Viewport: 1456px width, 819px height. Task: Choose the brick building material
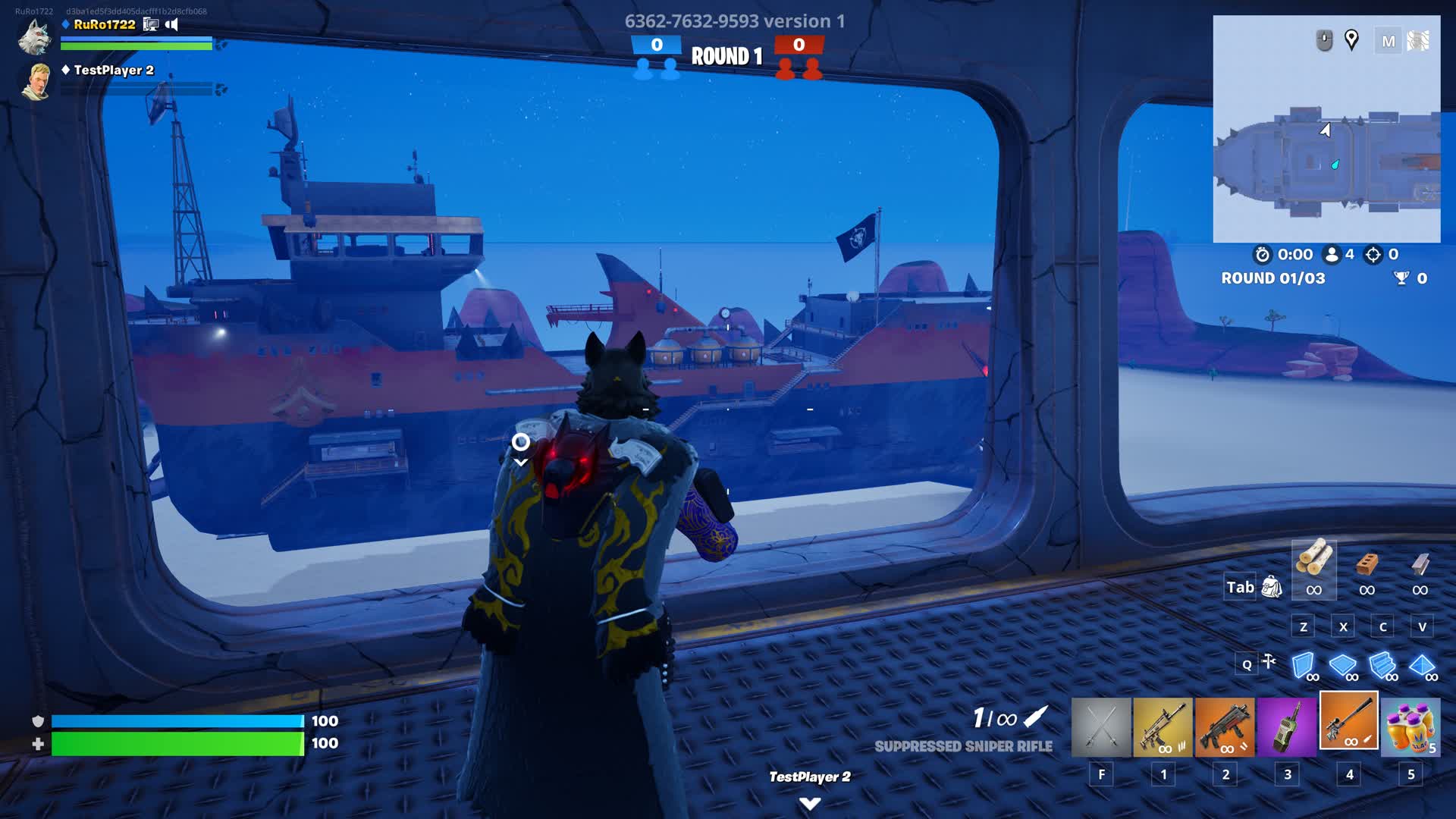[1367, 563]
